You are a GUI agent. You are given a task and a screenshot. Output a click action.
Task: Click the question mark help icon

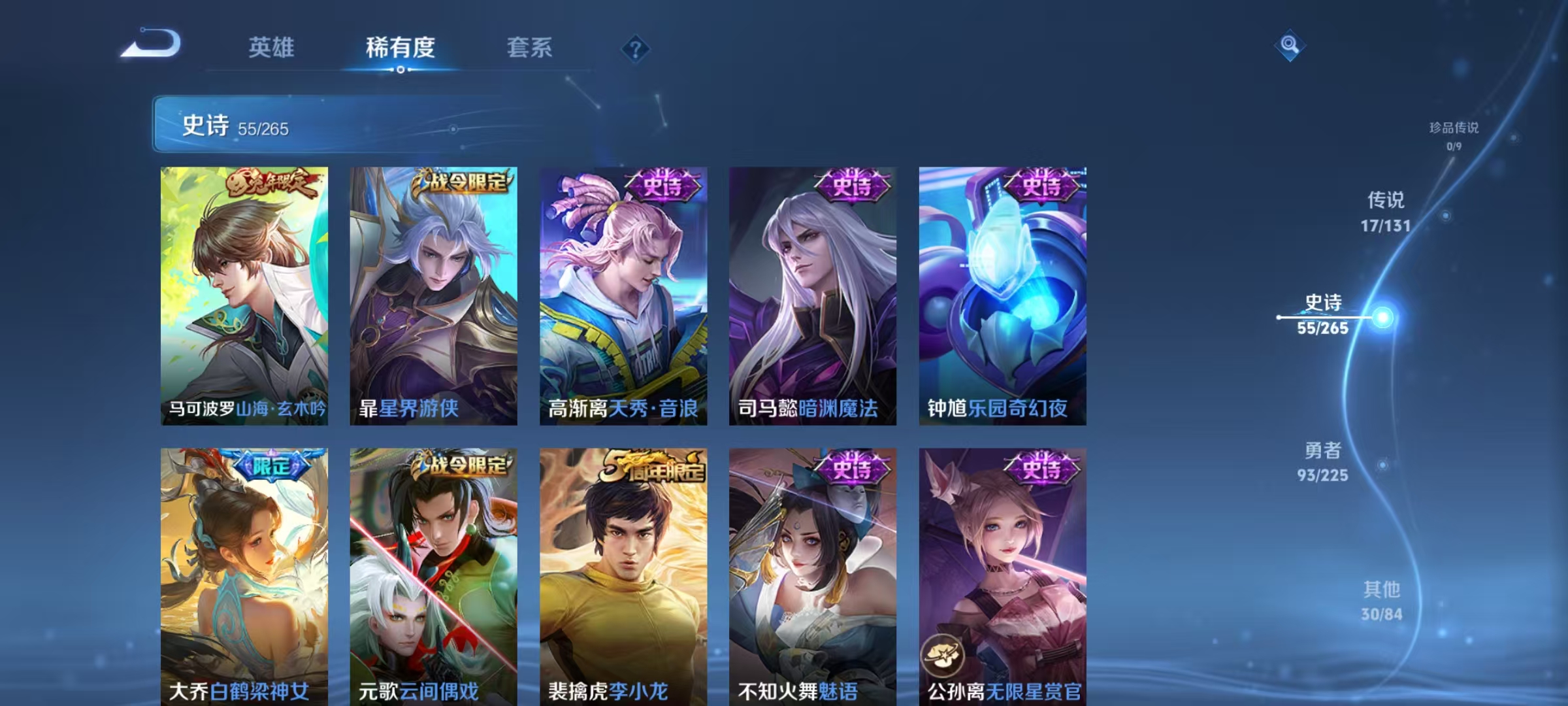pos(637,50)
